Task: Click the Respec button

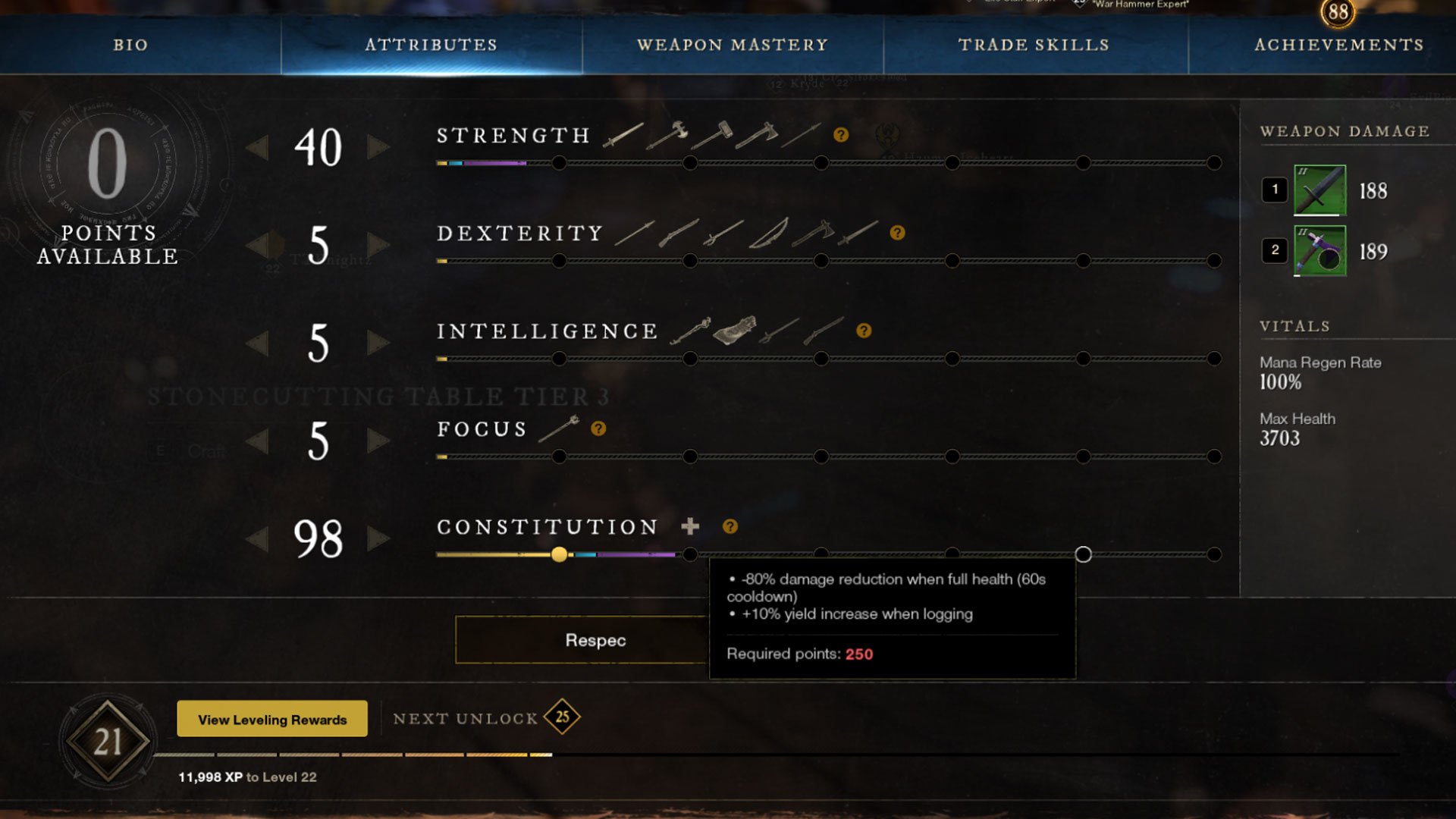Action: click(x=595, y=639)
